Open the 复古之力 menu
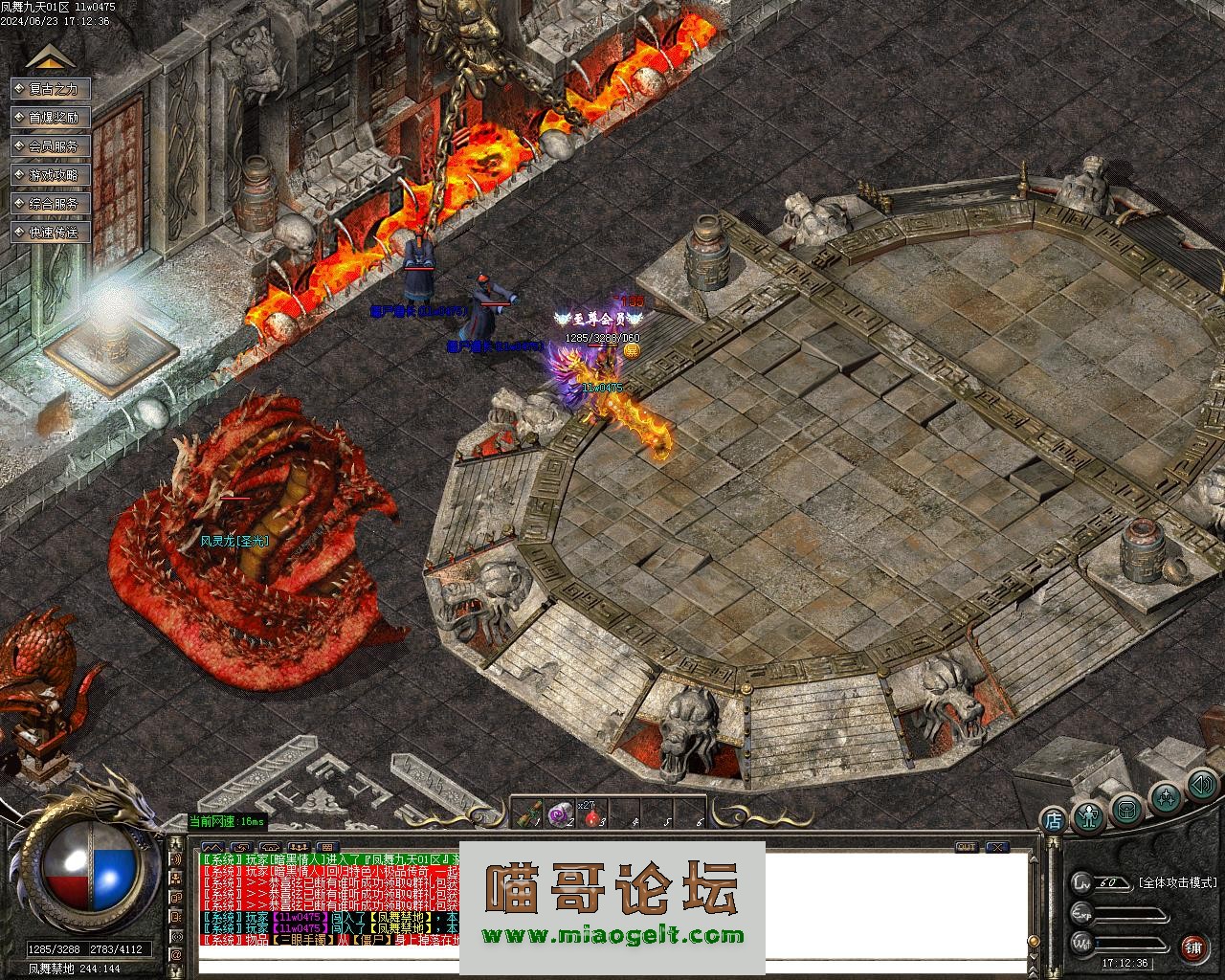The height and width of the screenshot is (980, 1225). pyautogui.click(x=51, y=89)
